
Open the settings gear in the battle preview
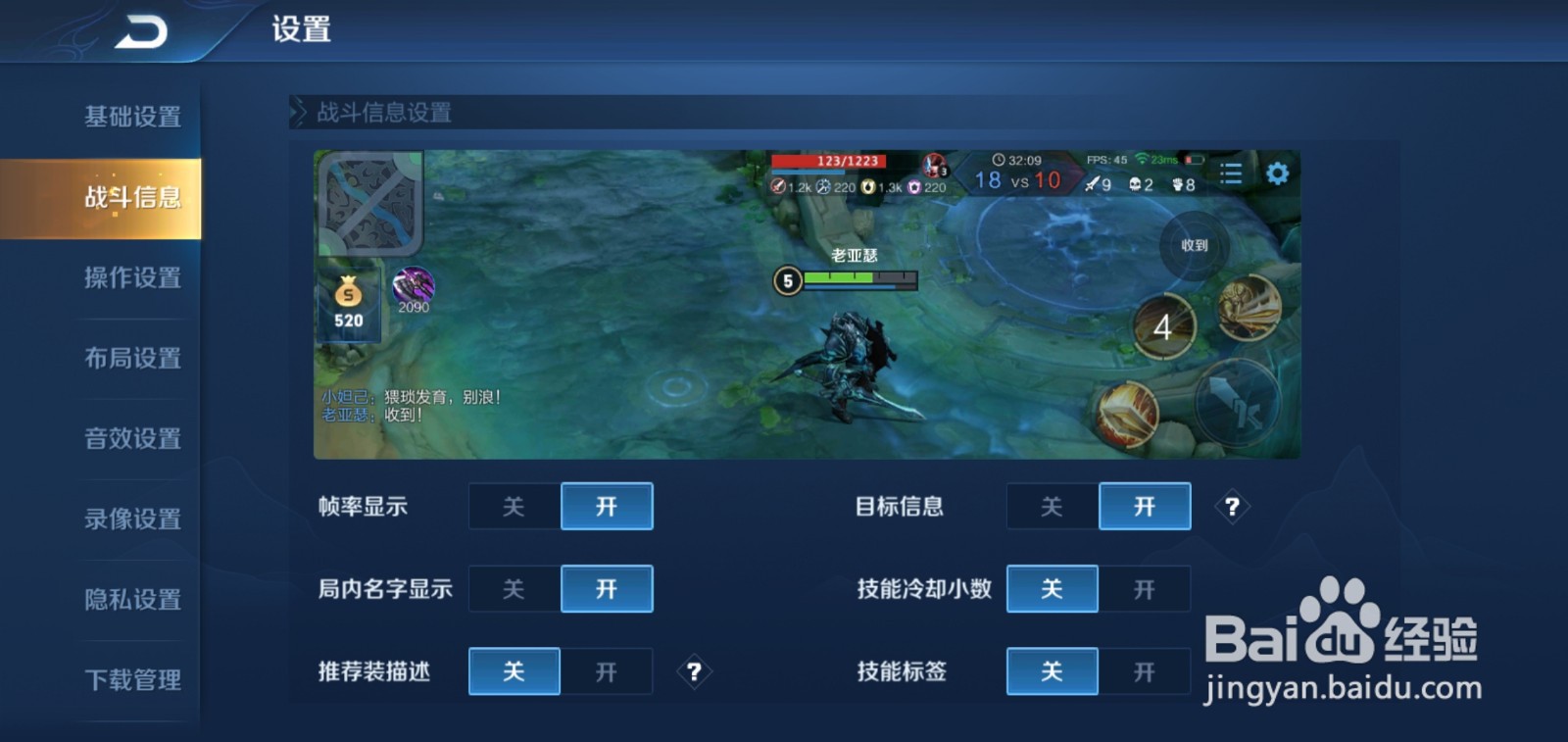1277,173
